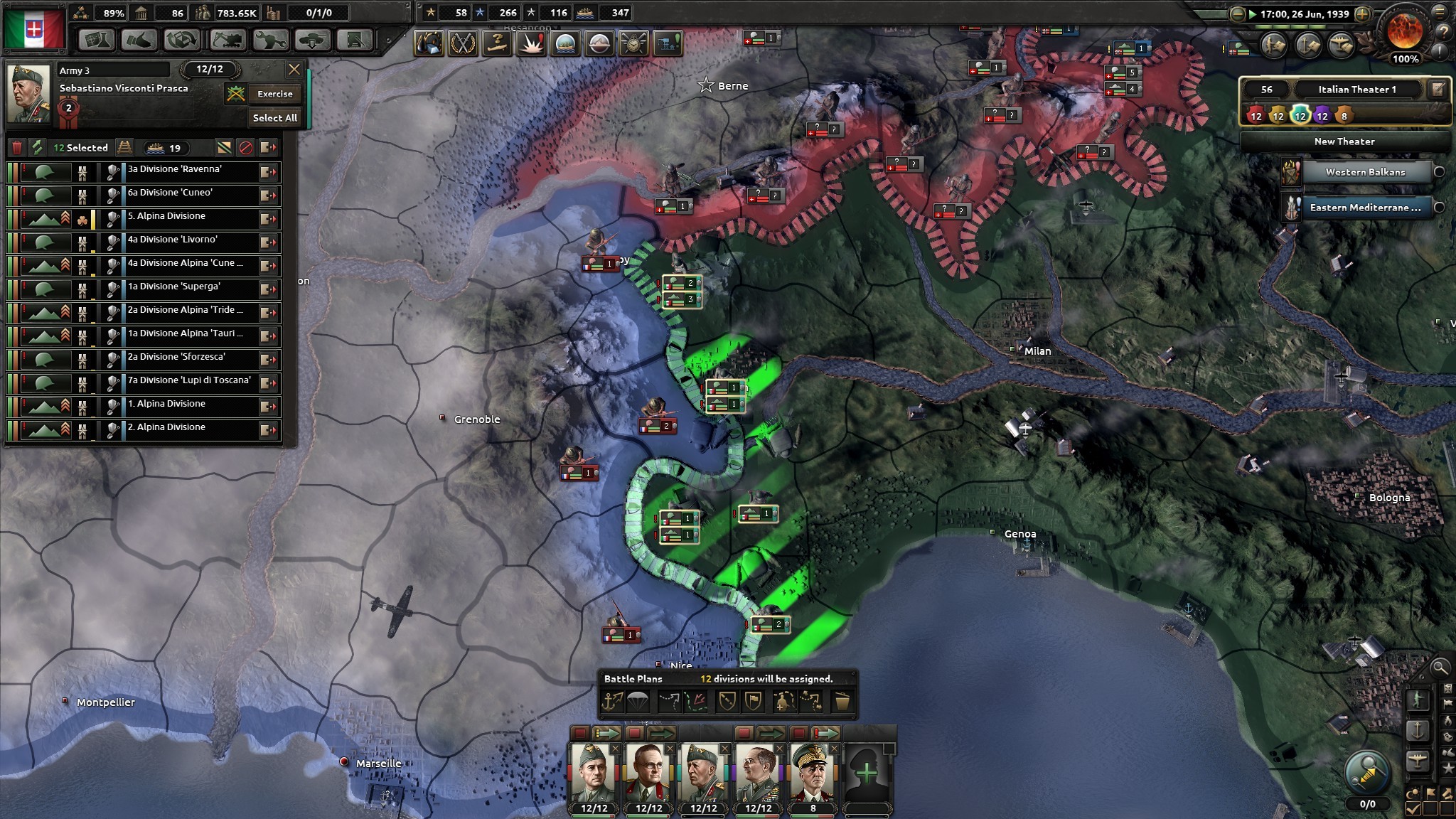Increase game speed with plus button
Image resolution: width=1456 pixels, height=819 pixels.
pos(1362,14)
